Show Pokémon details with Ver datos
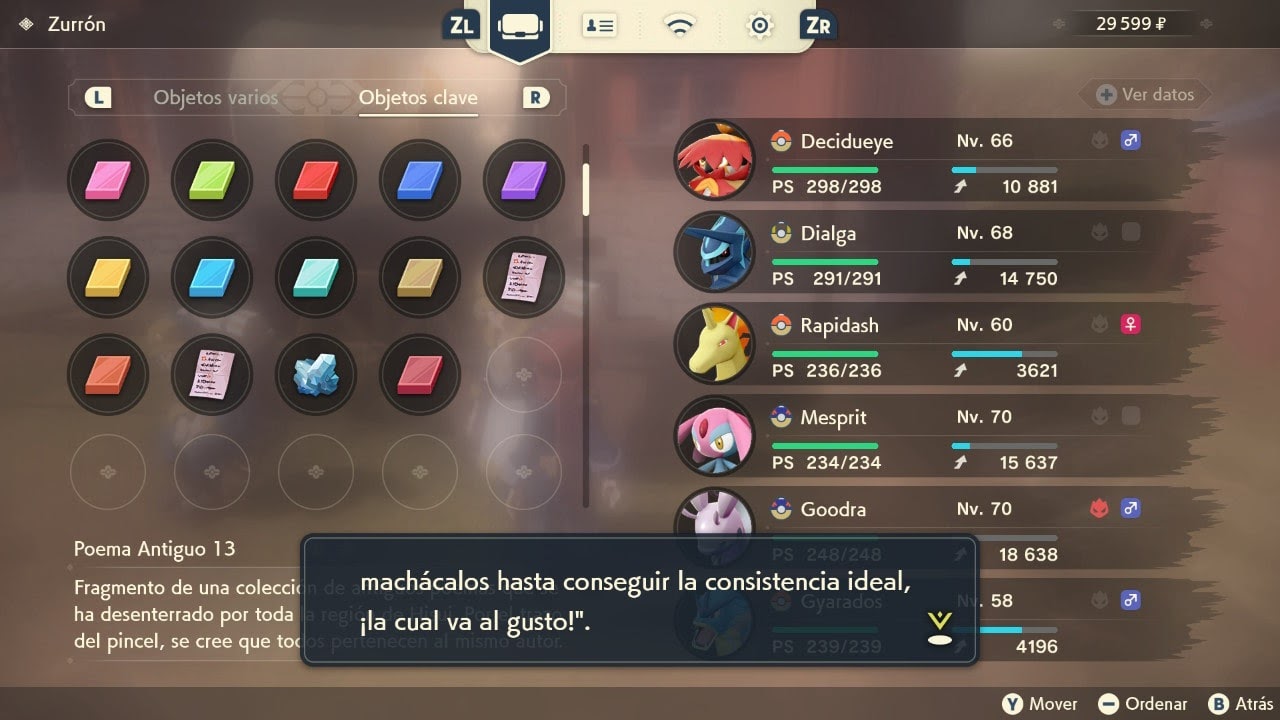This screenshot has width=1280, height=720. (1146, 95)
